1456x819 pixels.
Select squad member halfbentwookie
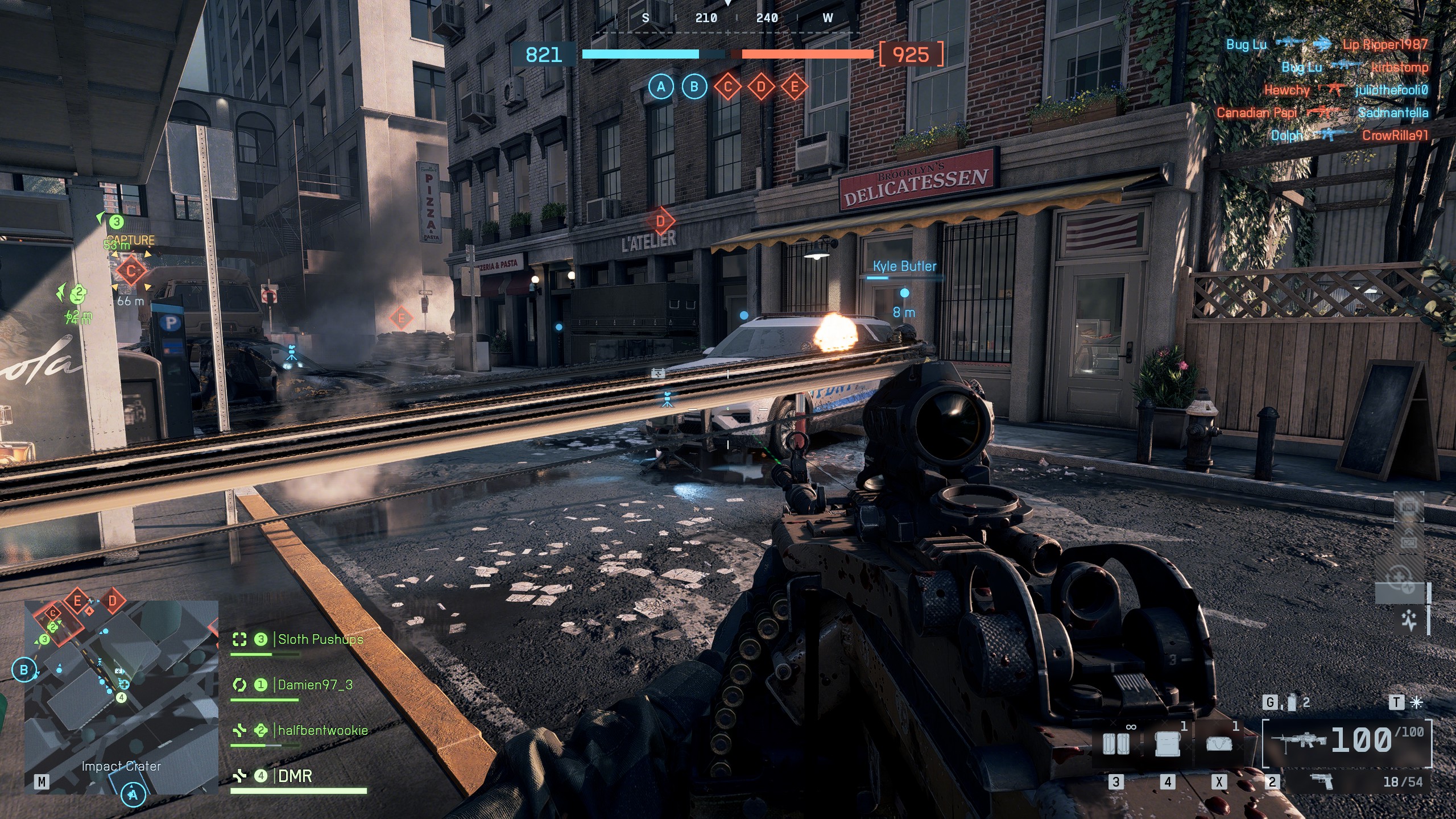322,730
